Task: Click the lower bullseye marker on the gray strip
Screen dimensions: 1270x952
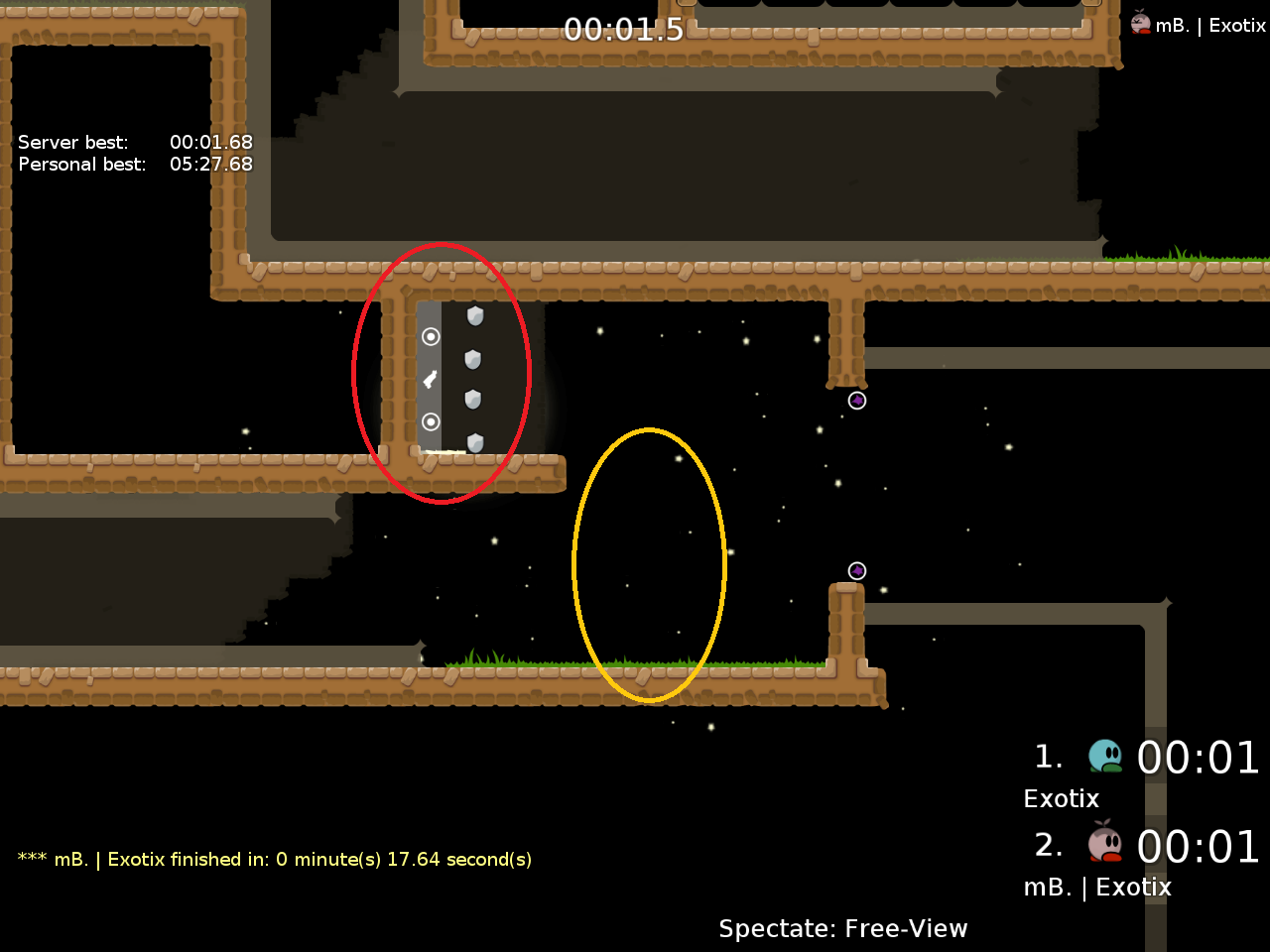Action: [431, 422]
